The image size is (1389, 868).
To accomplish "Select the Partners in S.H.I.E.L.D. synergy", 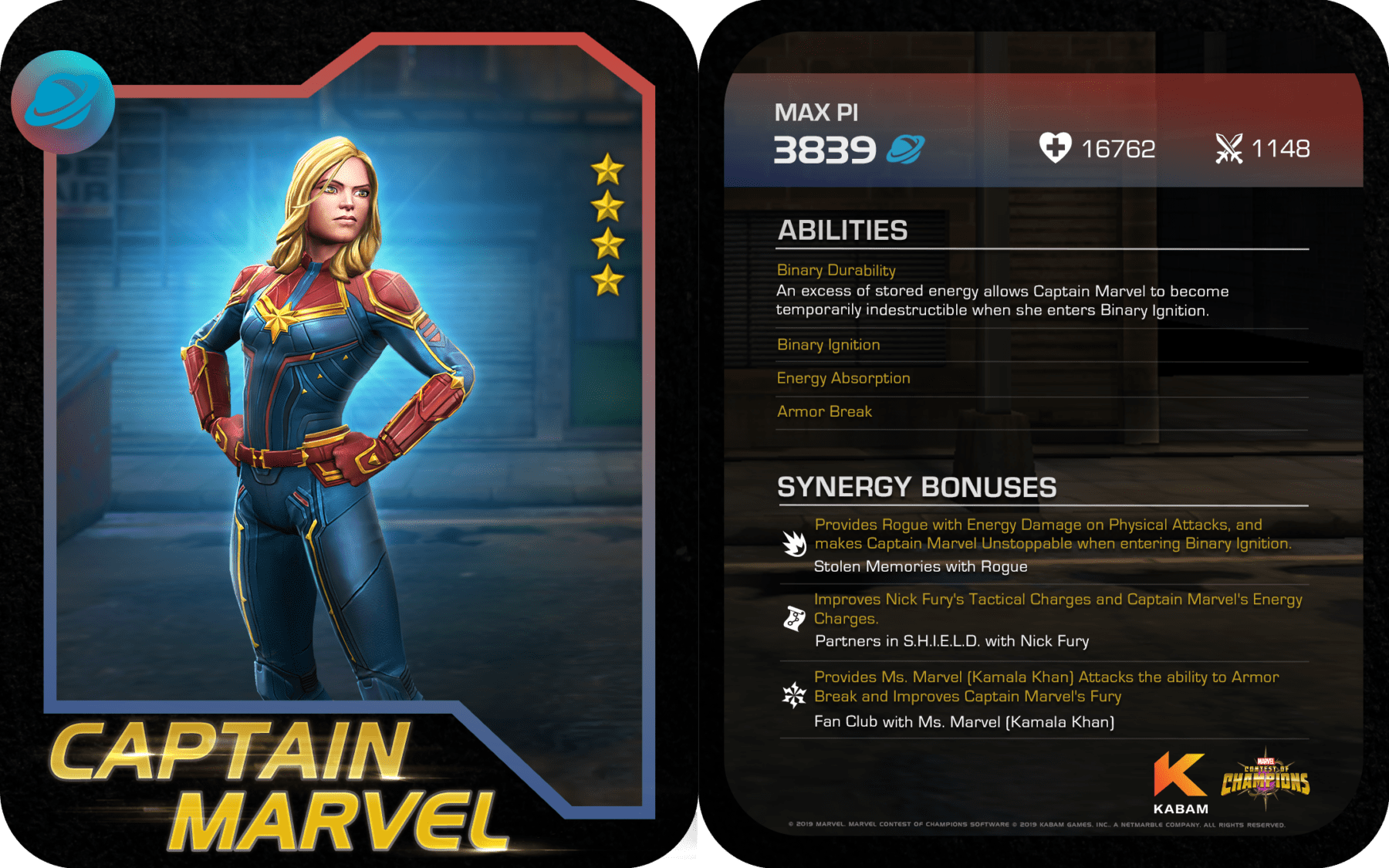I will click(951, 641).
